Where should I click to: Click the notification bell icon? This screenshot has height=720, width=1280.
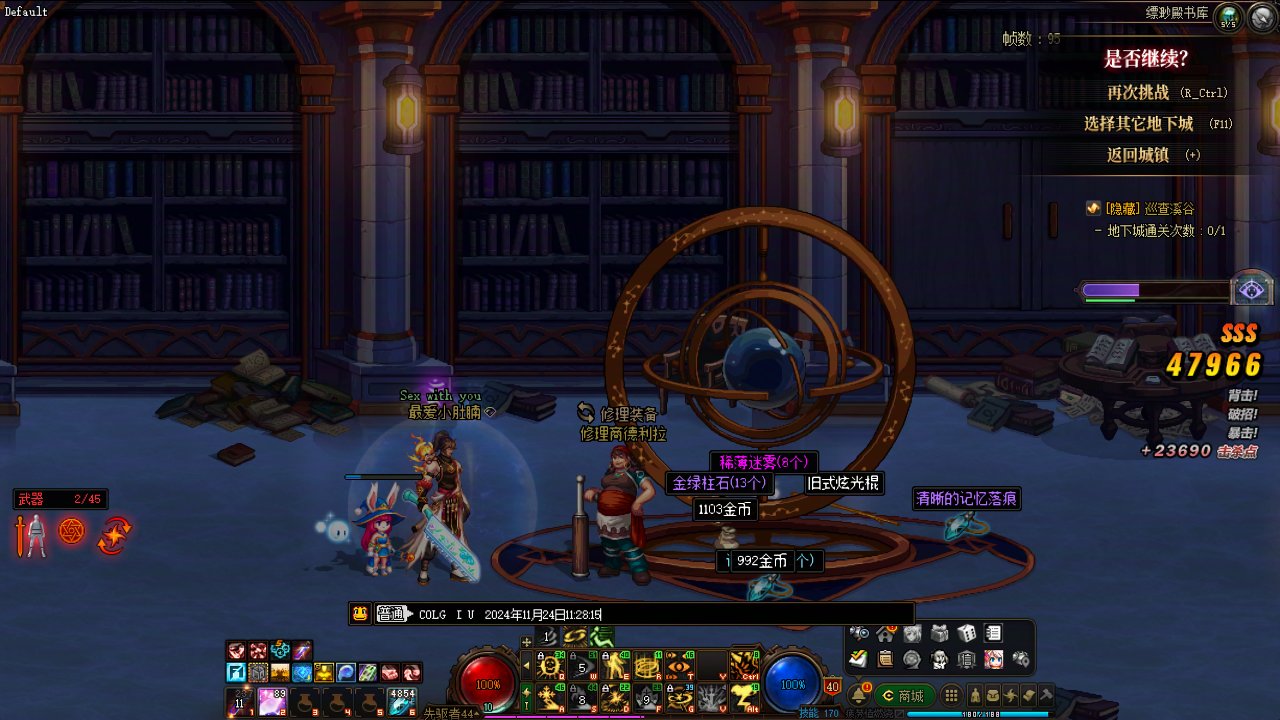(x=857, y=696)
